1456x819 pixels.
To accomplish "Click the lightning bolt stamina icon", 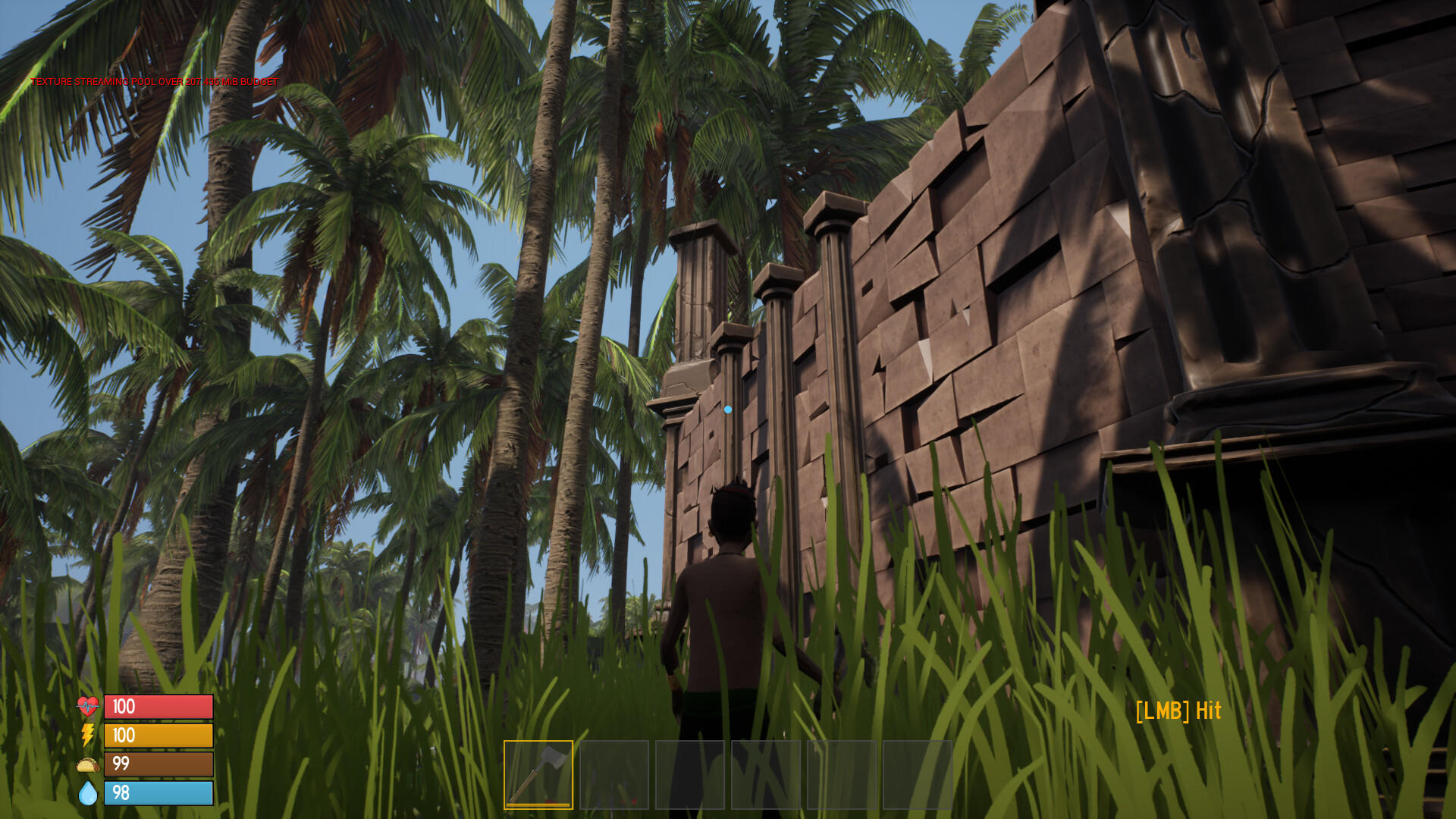I will [x=87, y=735].
